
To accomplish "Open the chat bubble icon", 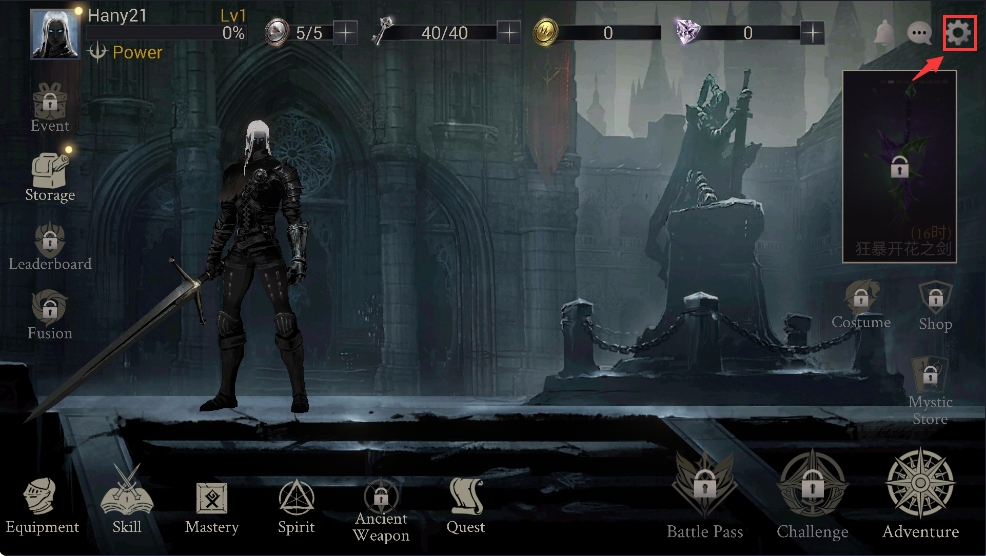I will click(919, 33).
